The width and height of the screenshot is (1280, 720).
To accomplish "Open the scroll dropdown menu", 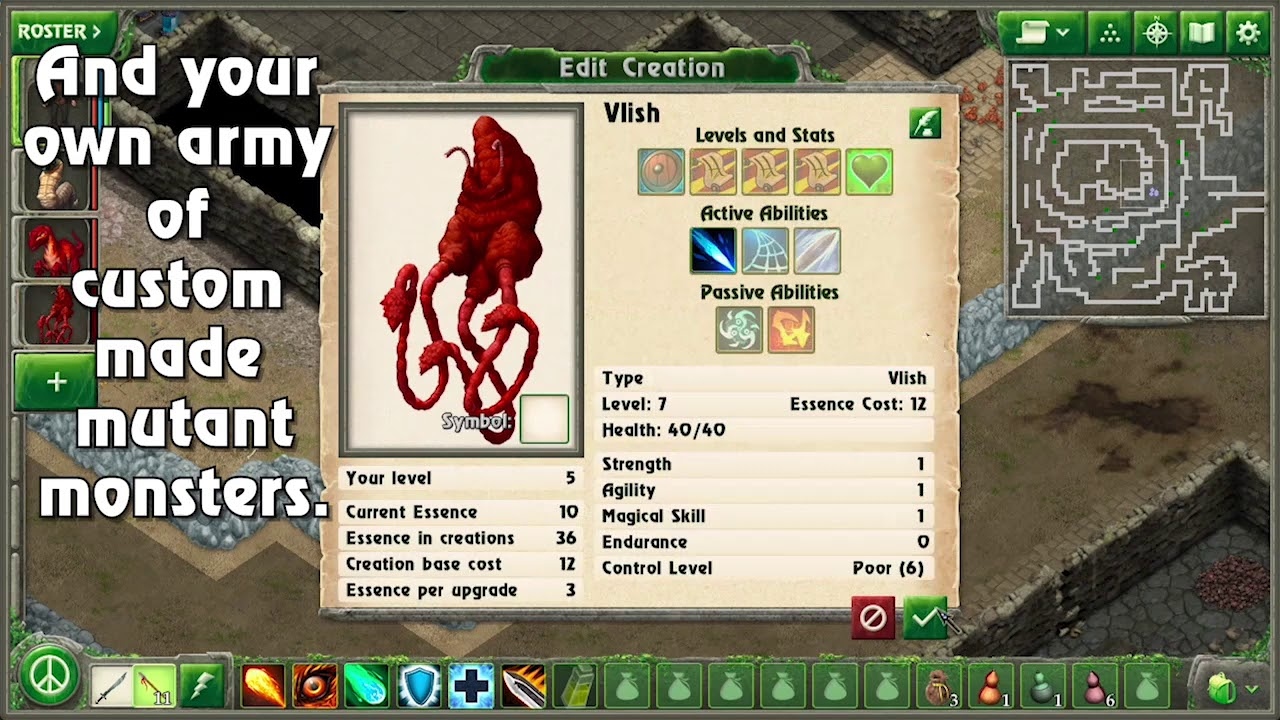I will [1042, 33].
